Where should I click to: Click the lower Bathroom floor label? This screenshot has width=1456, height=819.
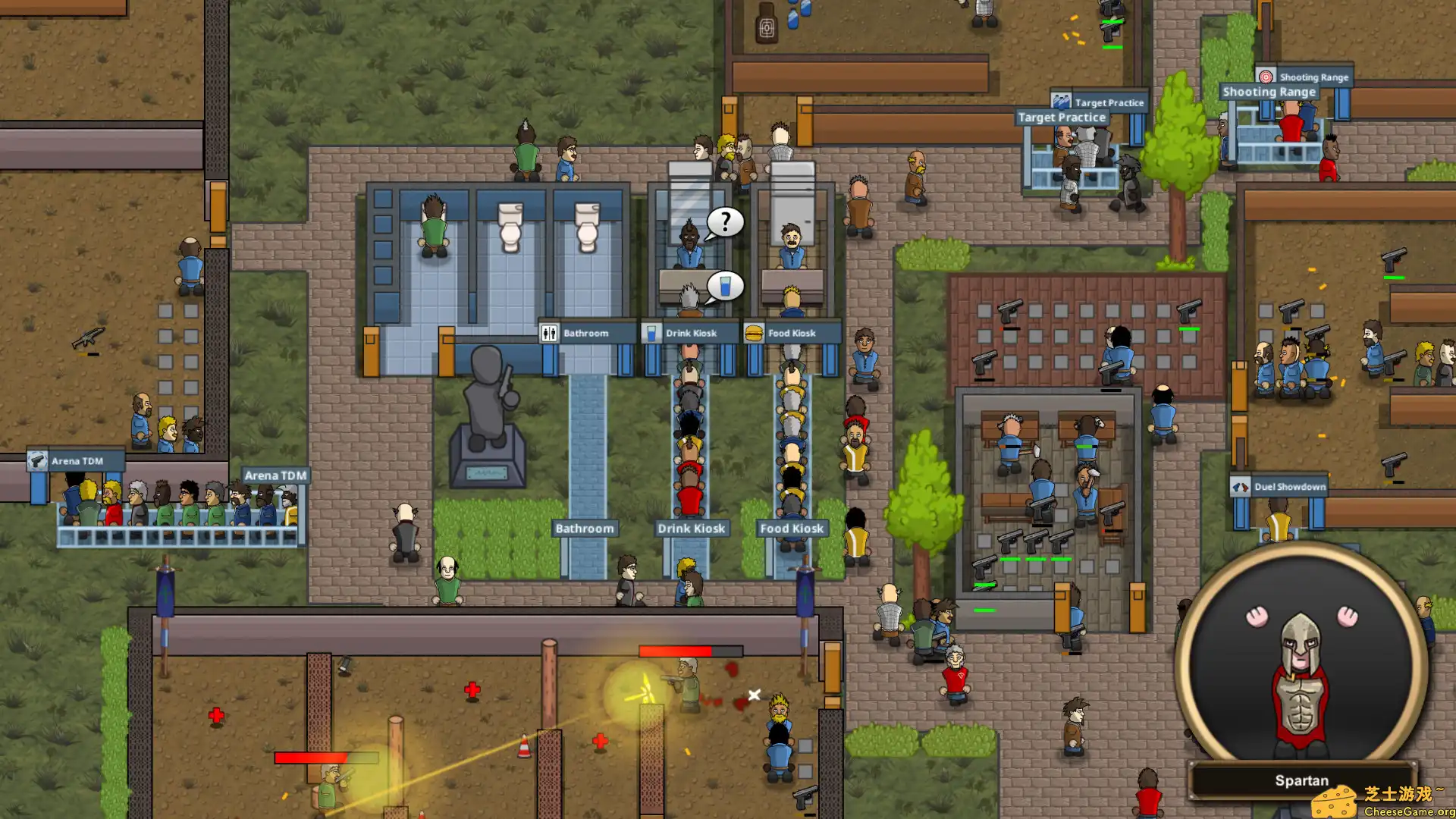pos(585,528)
